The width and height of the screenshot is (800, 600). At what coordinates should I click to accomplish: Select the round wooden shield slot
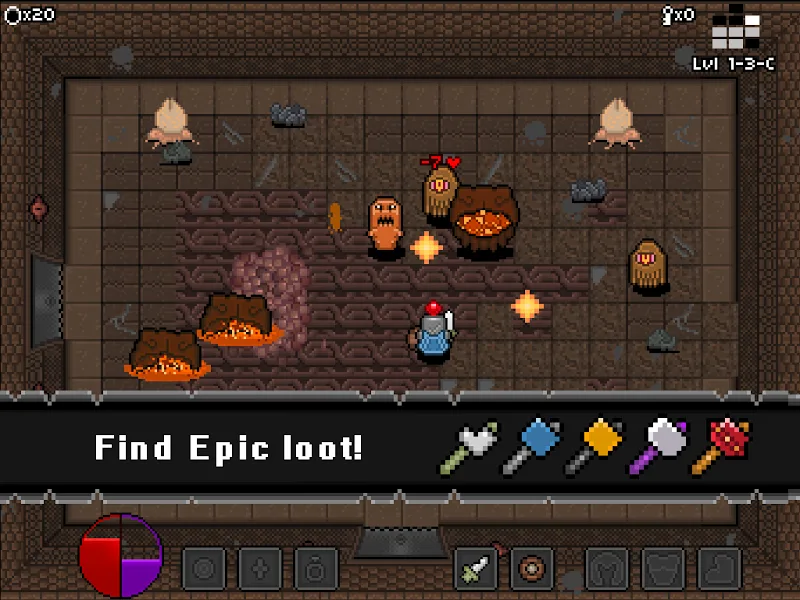[x=532, y=569]
